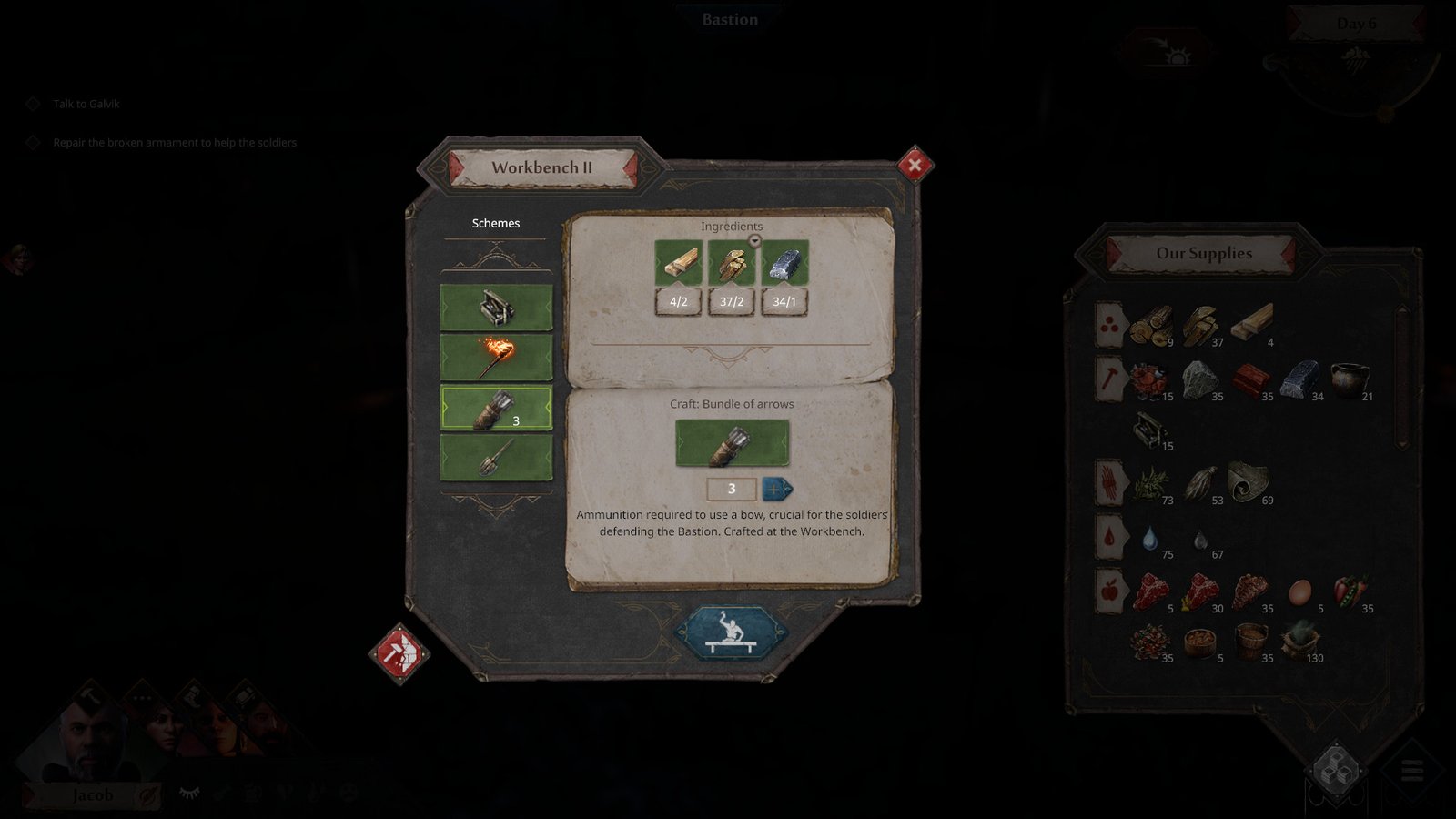Click the Repair the broken armament objective

[175, 143]
